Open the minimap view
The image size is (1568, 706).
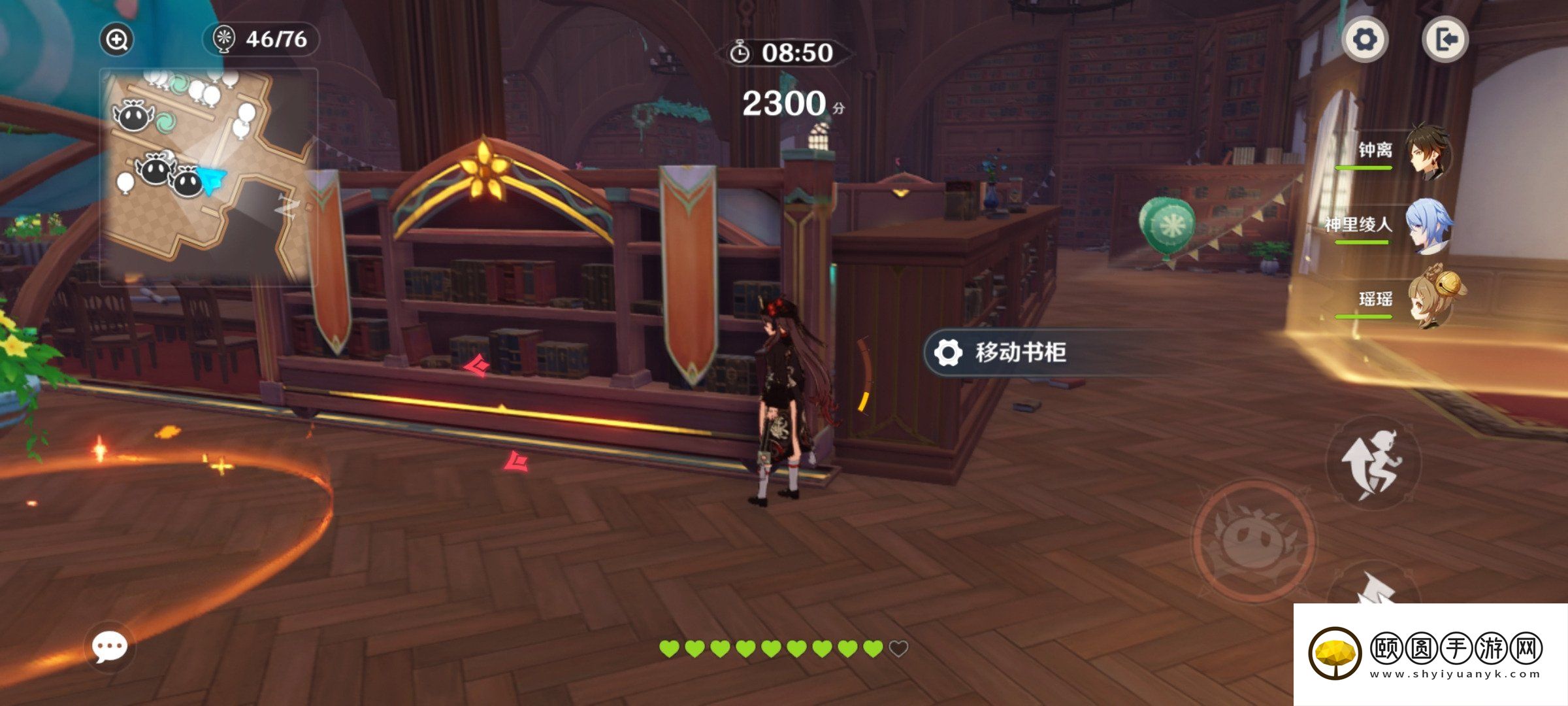208,175
